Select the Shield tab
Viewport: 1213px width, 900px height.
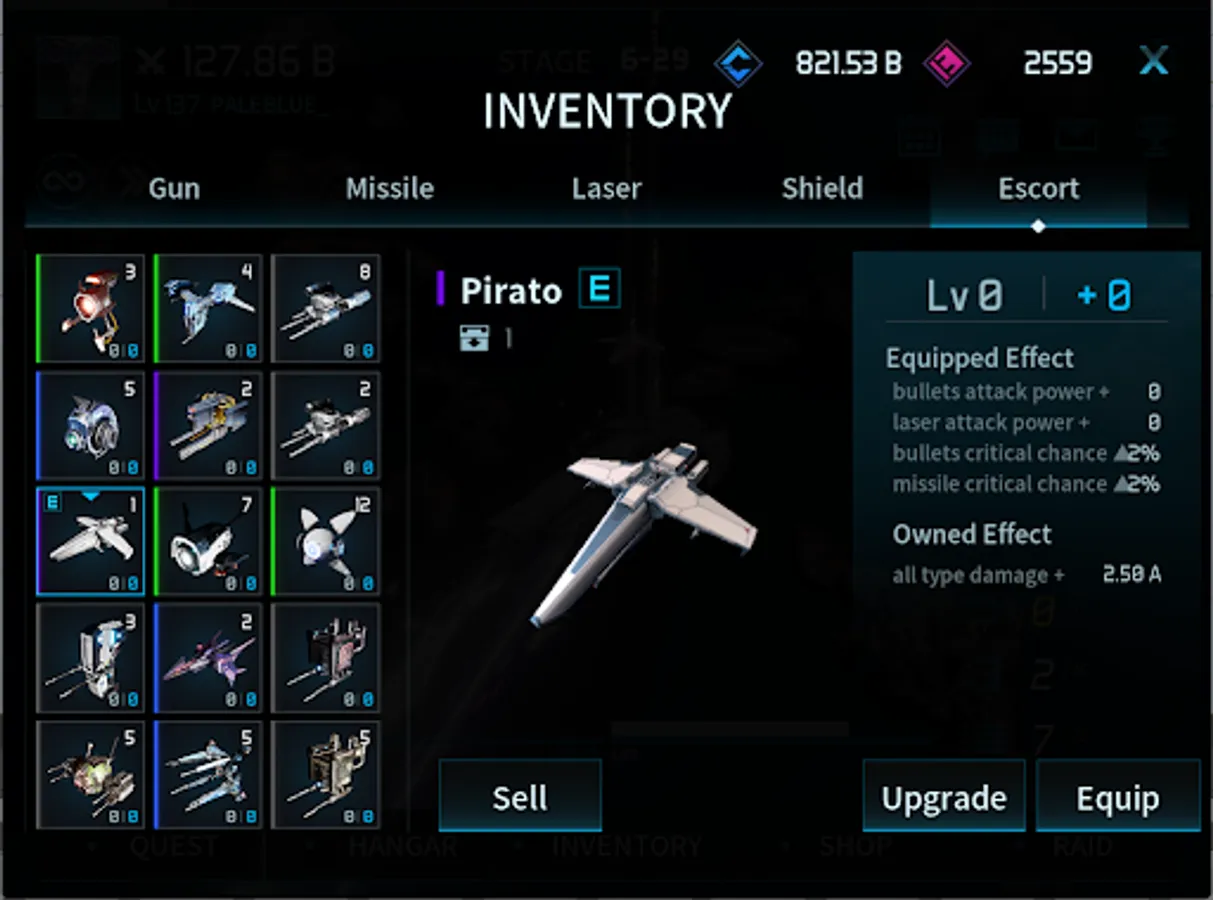[822, 188]
